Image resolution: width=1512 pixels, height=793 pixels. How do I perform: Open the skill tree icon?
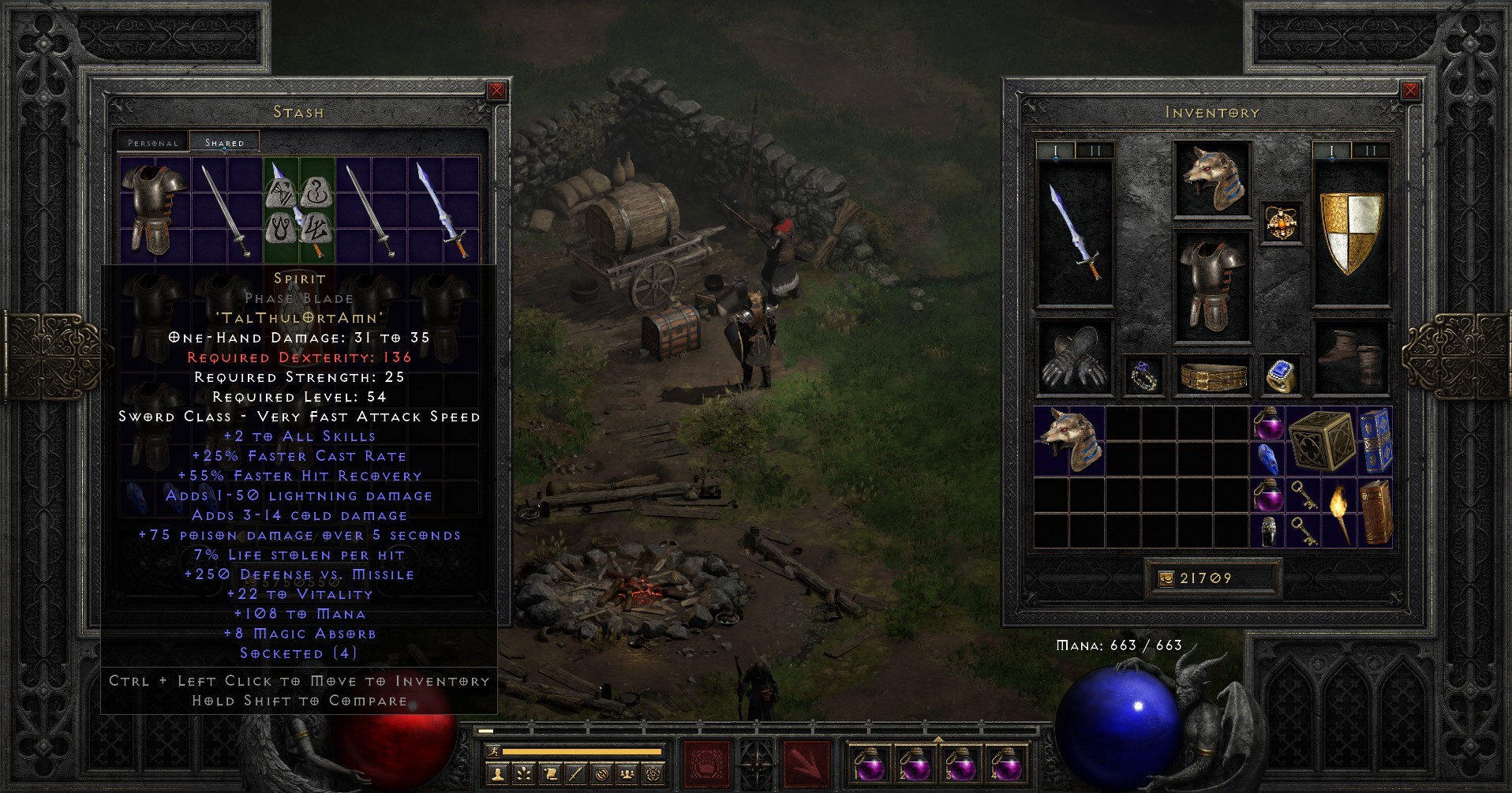(523, 775)
